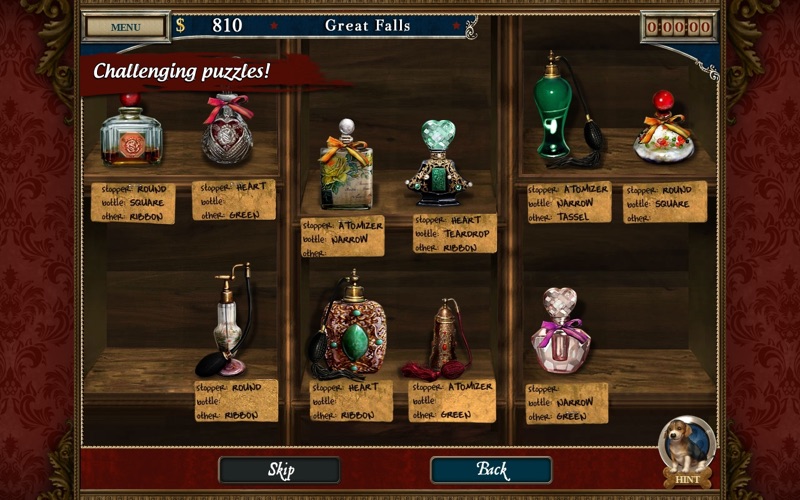Screen dimensions: 800x500
Task: Choose the floral bottle with orange ribbon
Action: 345,168
